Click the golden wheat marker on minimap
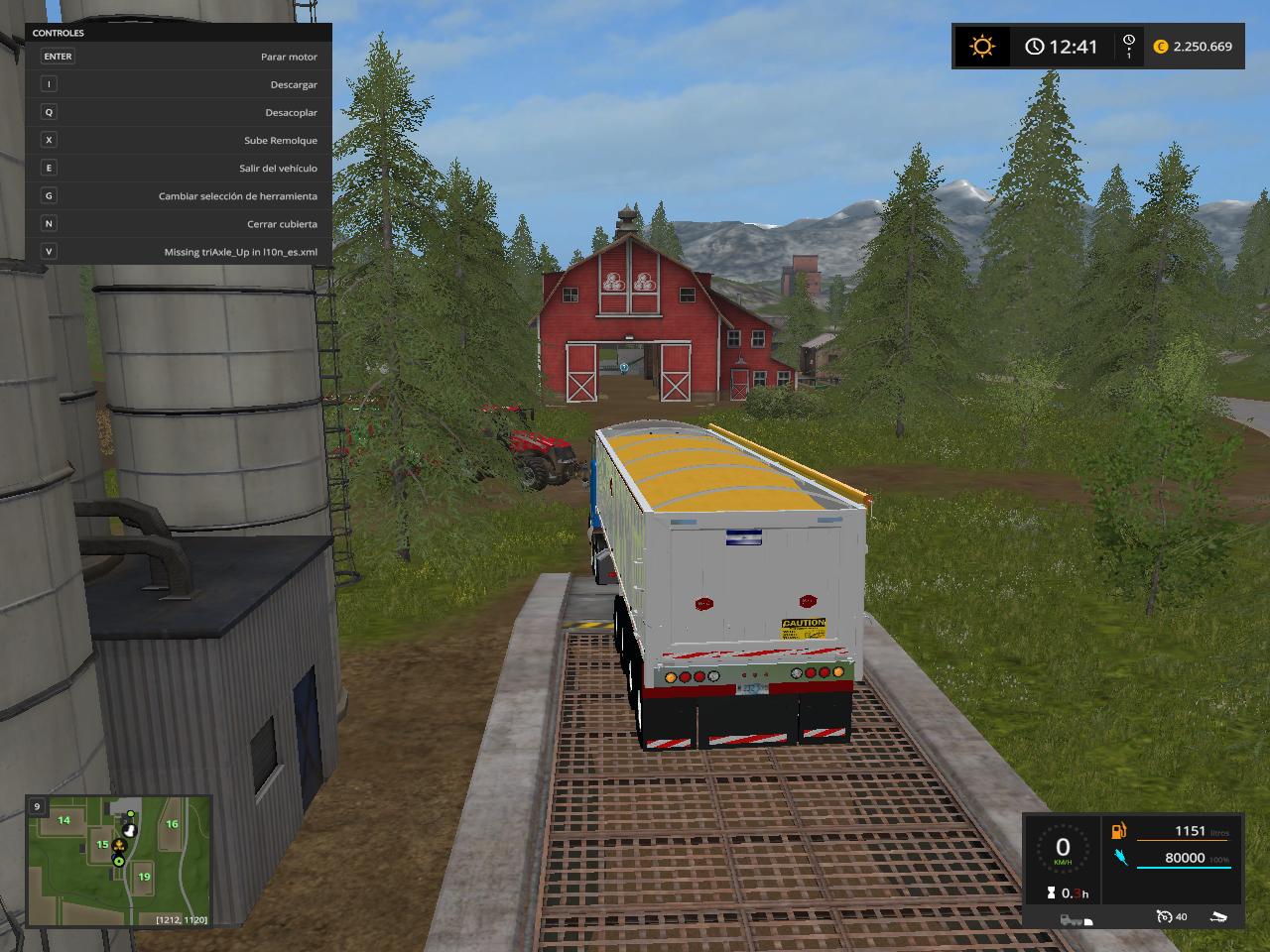1270x952 pixels. pyautogui.click(x=118, y=846)
